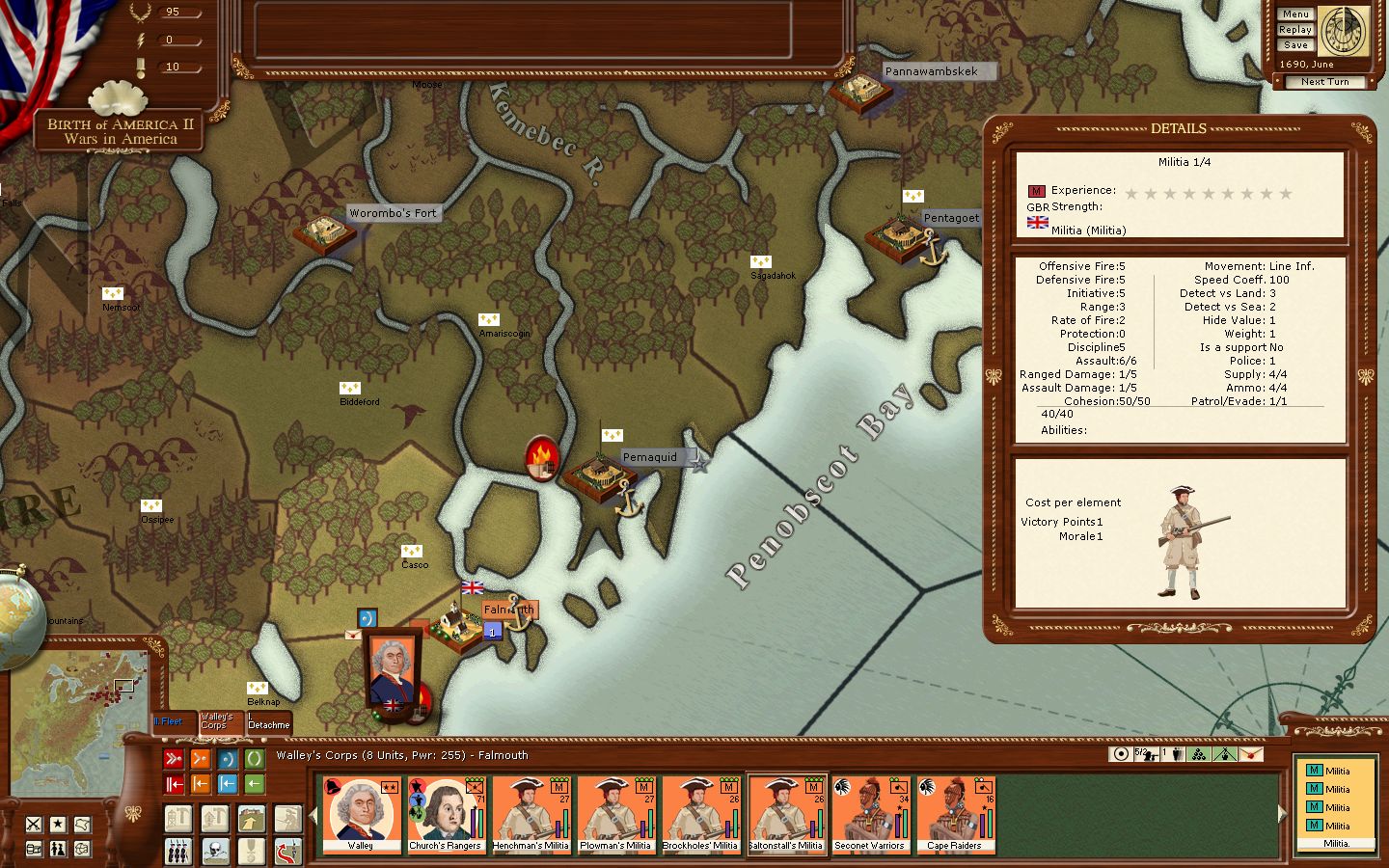1389x868 pixels.
Task: Open the I. Detachment tab
Action: click(x=268, y=721)
